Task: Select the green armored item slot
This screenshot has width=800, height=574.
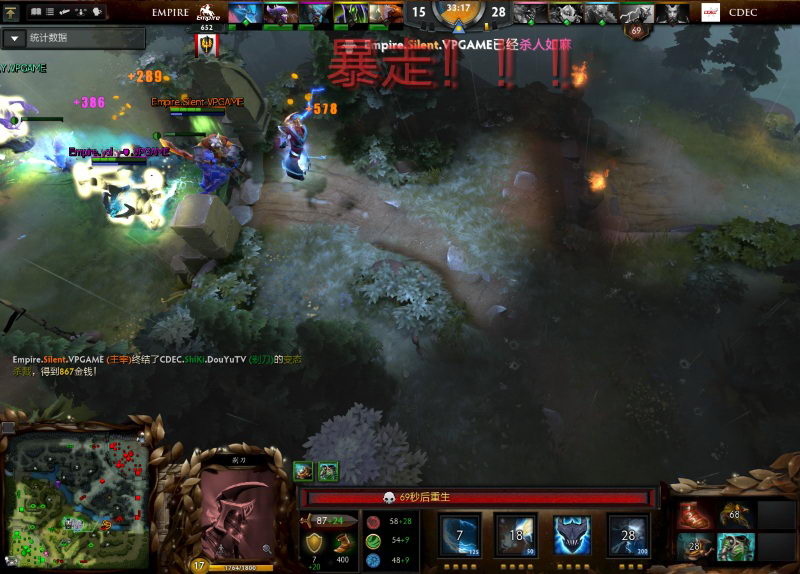Action: [735, 546]
